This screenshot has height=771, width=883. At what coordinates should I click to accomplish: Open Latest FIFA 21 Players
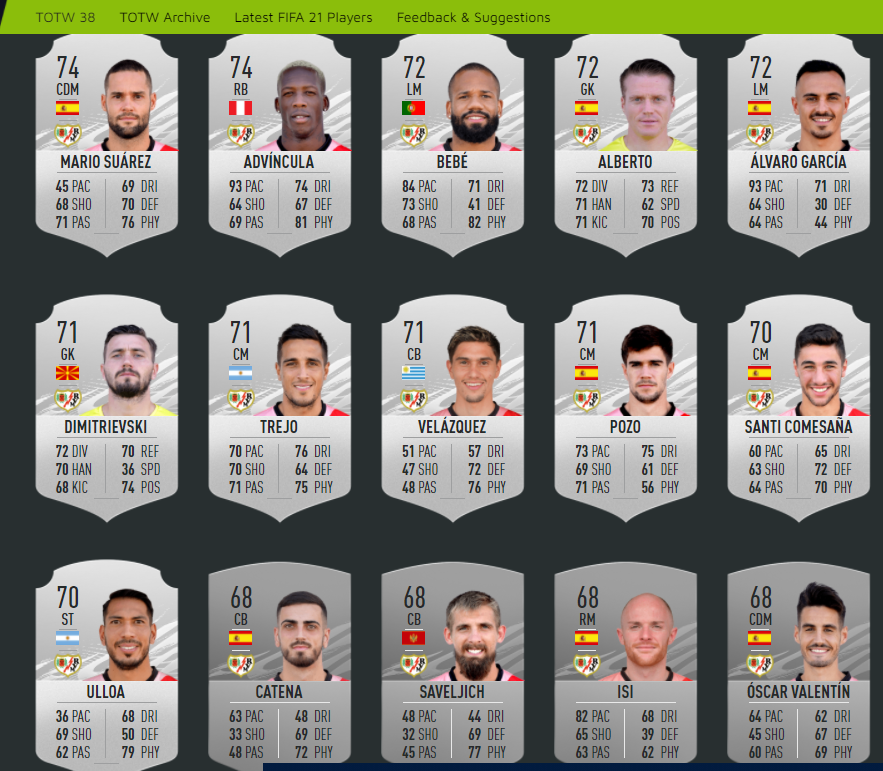coord(303,17)
